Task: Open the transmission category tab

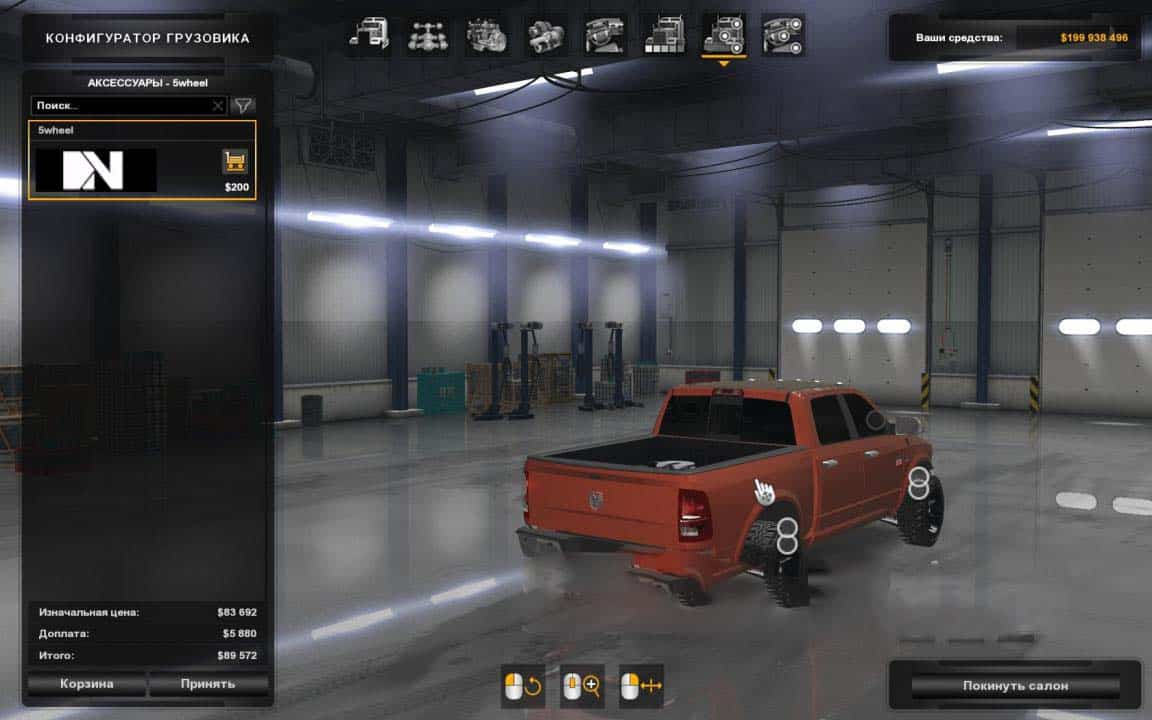Action: pyautogui.click(x=546, y=35)
